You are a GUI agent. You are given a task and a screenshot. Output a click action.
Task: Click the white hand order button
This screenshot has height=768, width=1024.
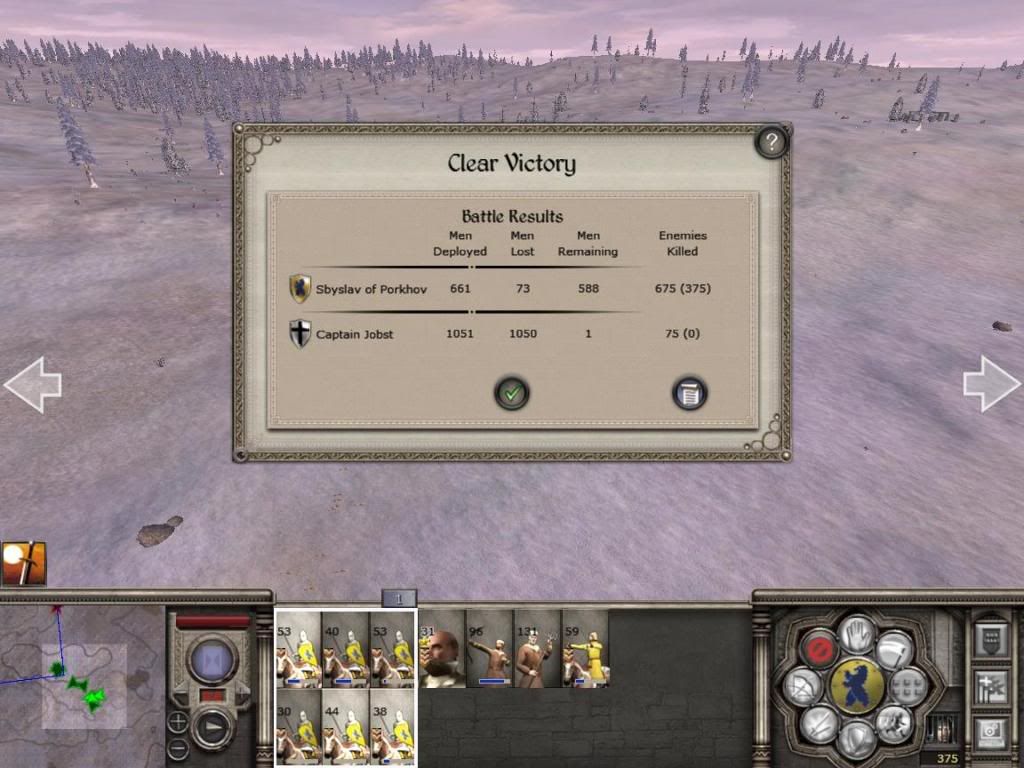pos(856,632)
